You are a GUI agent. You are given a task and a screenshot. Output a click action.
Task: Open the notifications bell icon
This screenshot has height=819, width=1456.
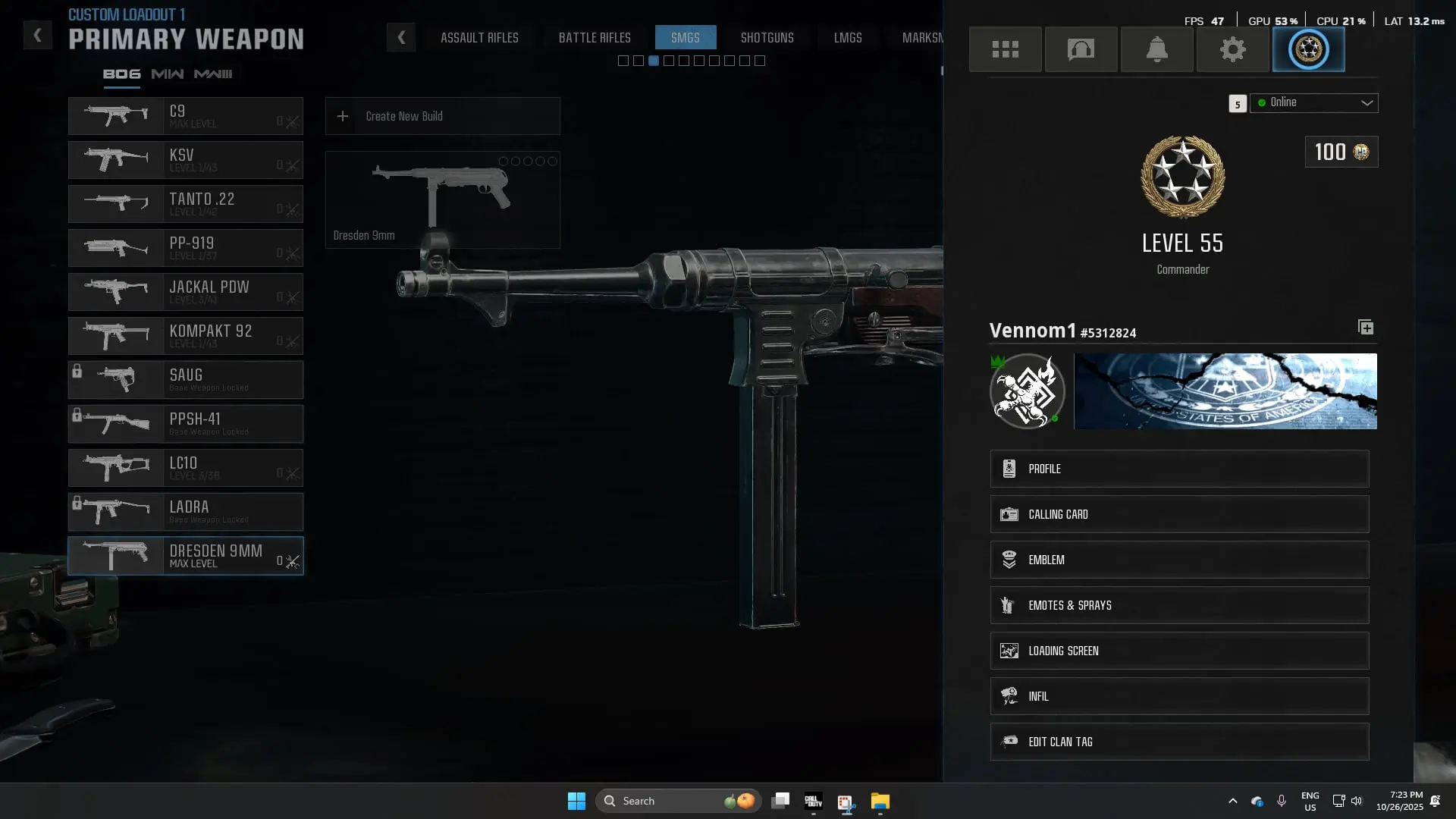tap(1156, 49)
